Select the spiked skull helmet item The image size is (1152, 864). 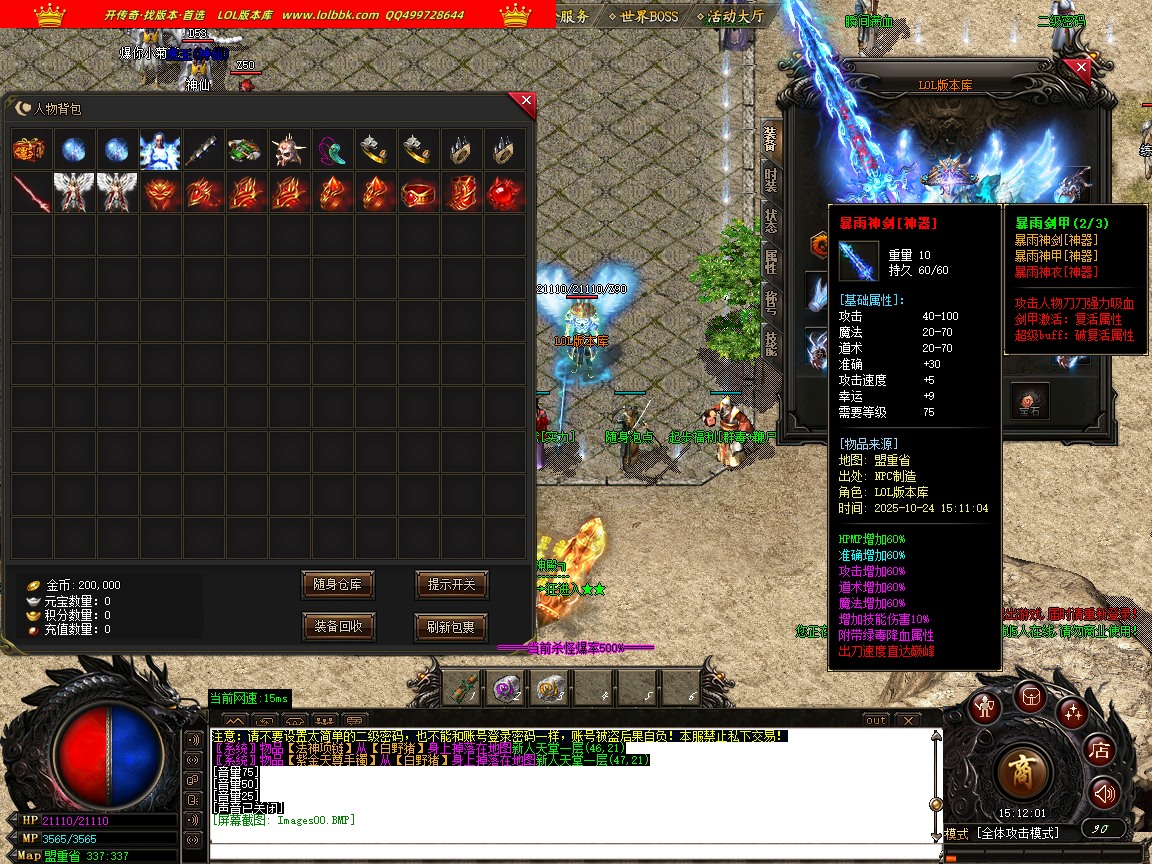(x=289, y=150)
